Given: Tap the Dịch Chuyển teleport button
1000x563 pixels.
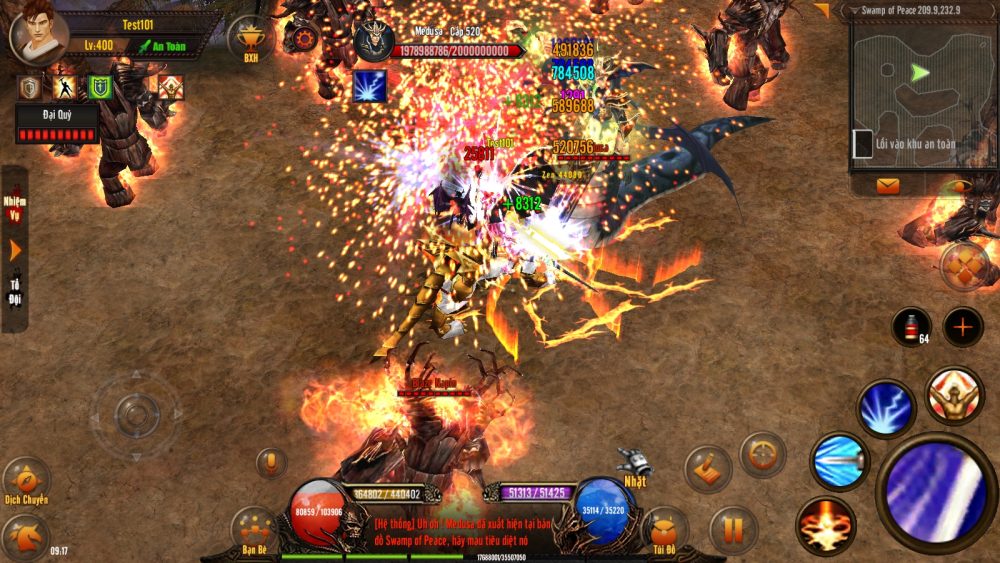Looking at the screenshot, I should click(x=25, y=480).
